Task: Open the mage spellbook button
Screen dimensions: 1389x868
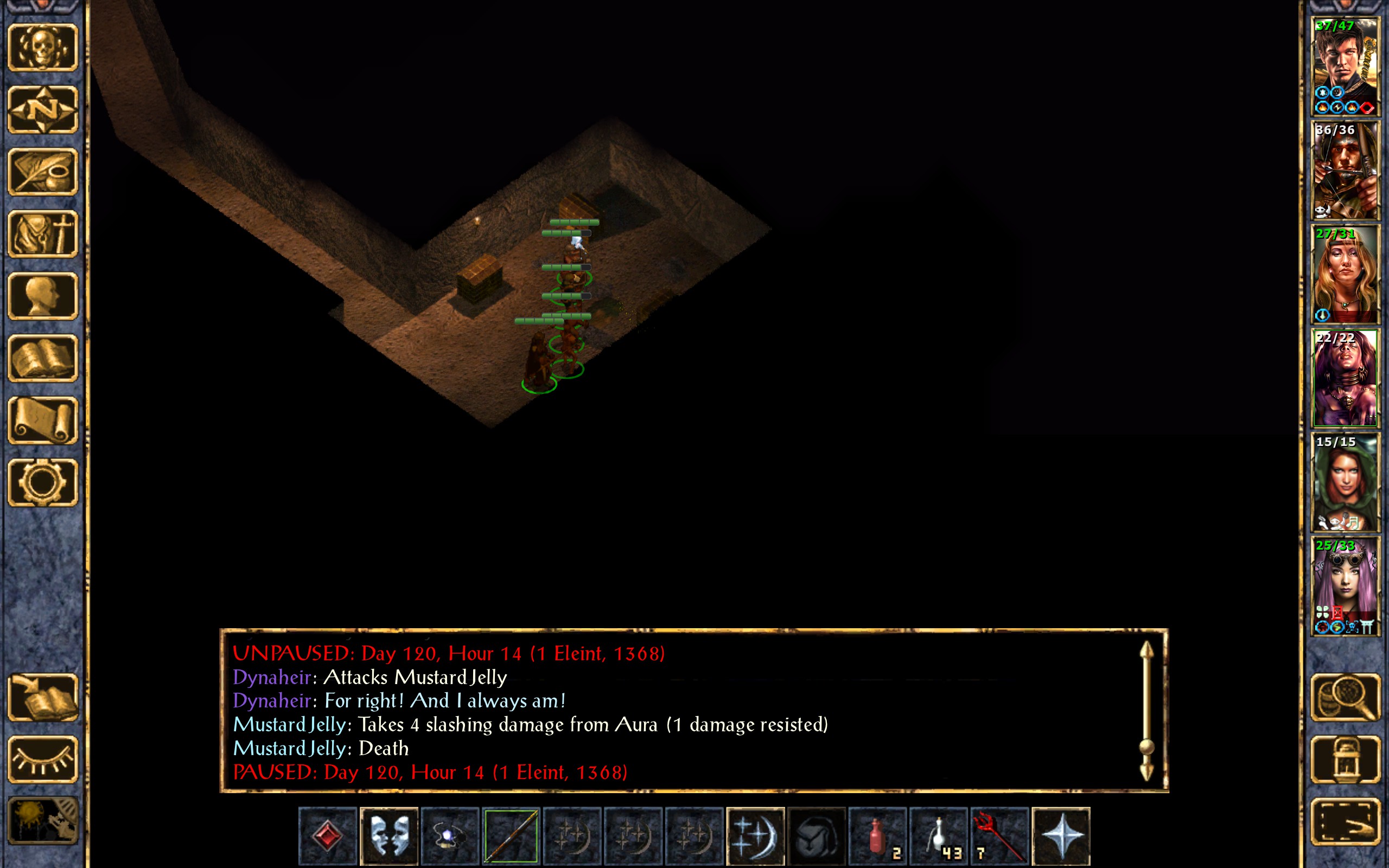Action: click(43, 358)
